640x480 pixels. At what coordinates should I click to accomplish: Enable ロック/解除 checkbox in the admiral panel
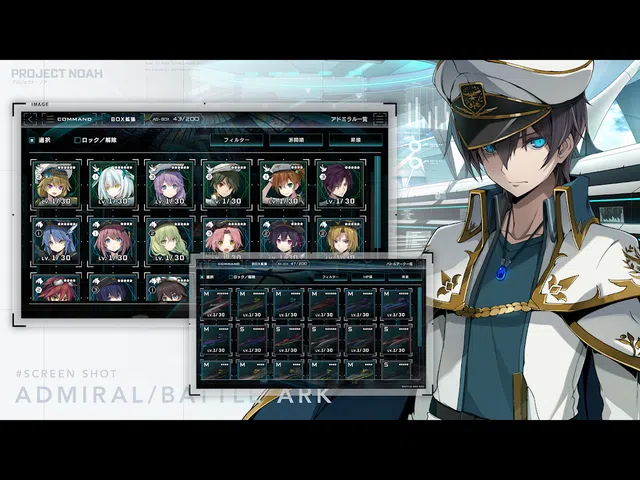pyautogui.click(x=78, y=140)
